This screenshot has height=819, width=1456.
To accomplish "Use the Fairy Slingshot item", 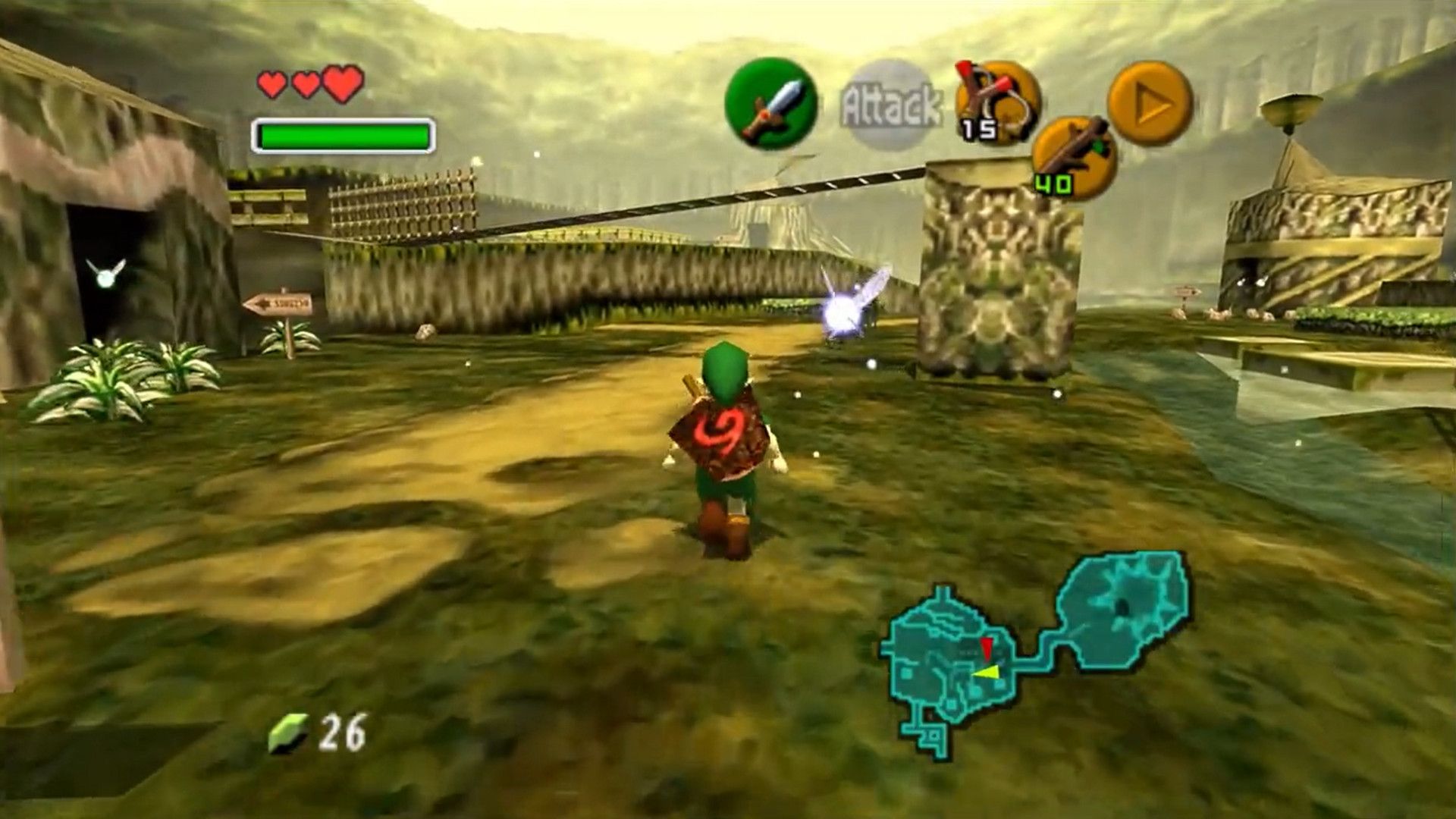I will tap(996, 102).
